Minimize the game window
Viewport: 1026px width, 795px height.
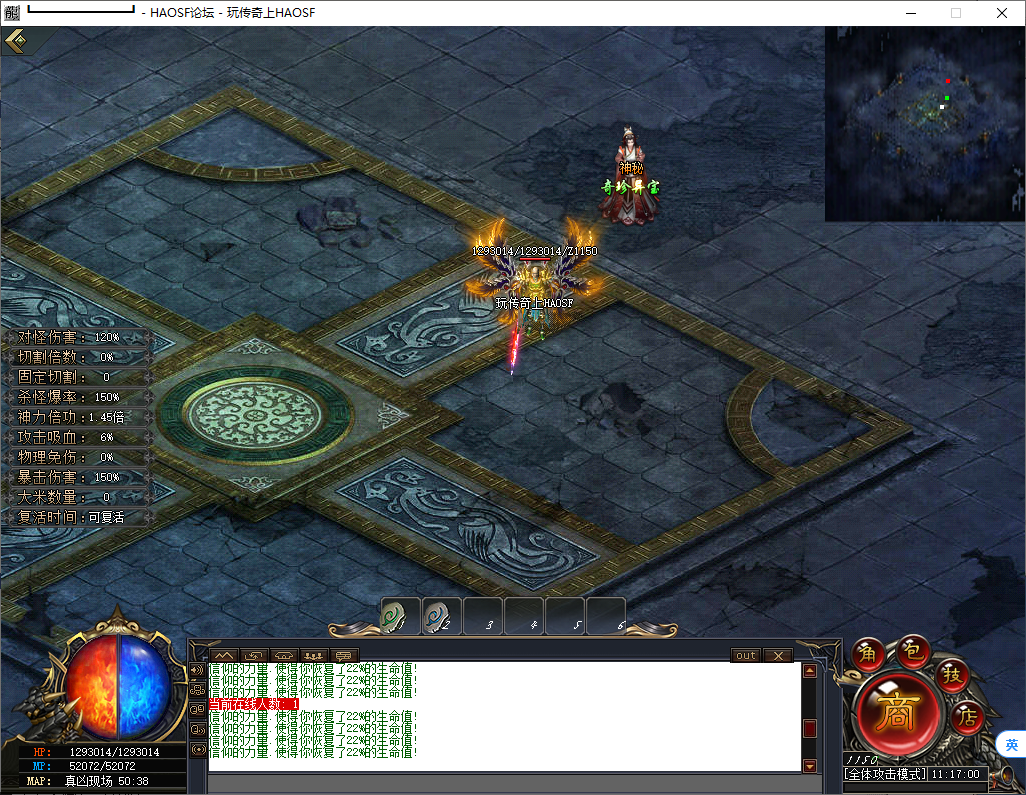click(x=910, y=13)
